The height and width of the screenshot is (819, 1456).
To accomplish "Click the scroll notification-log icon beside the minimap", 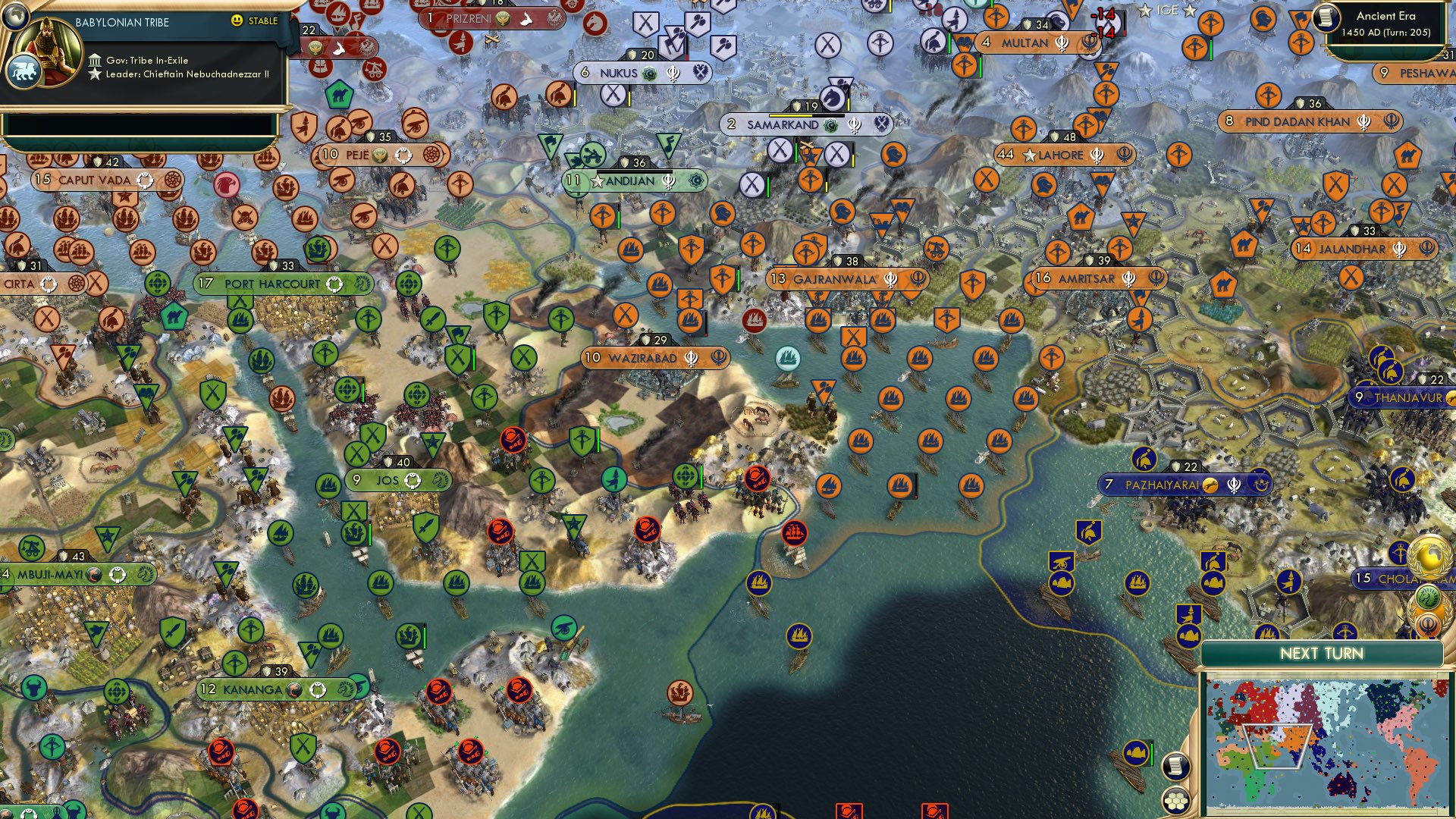I will coord(1177,767).
